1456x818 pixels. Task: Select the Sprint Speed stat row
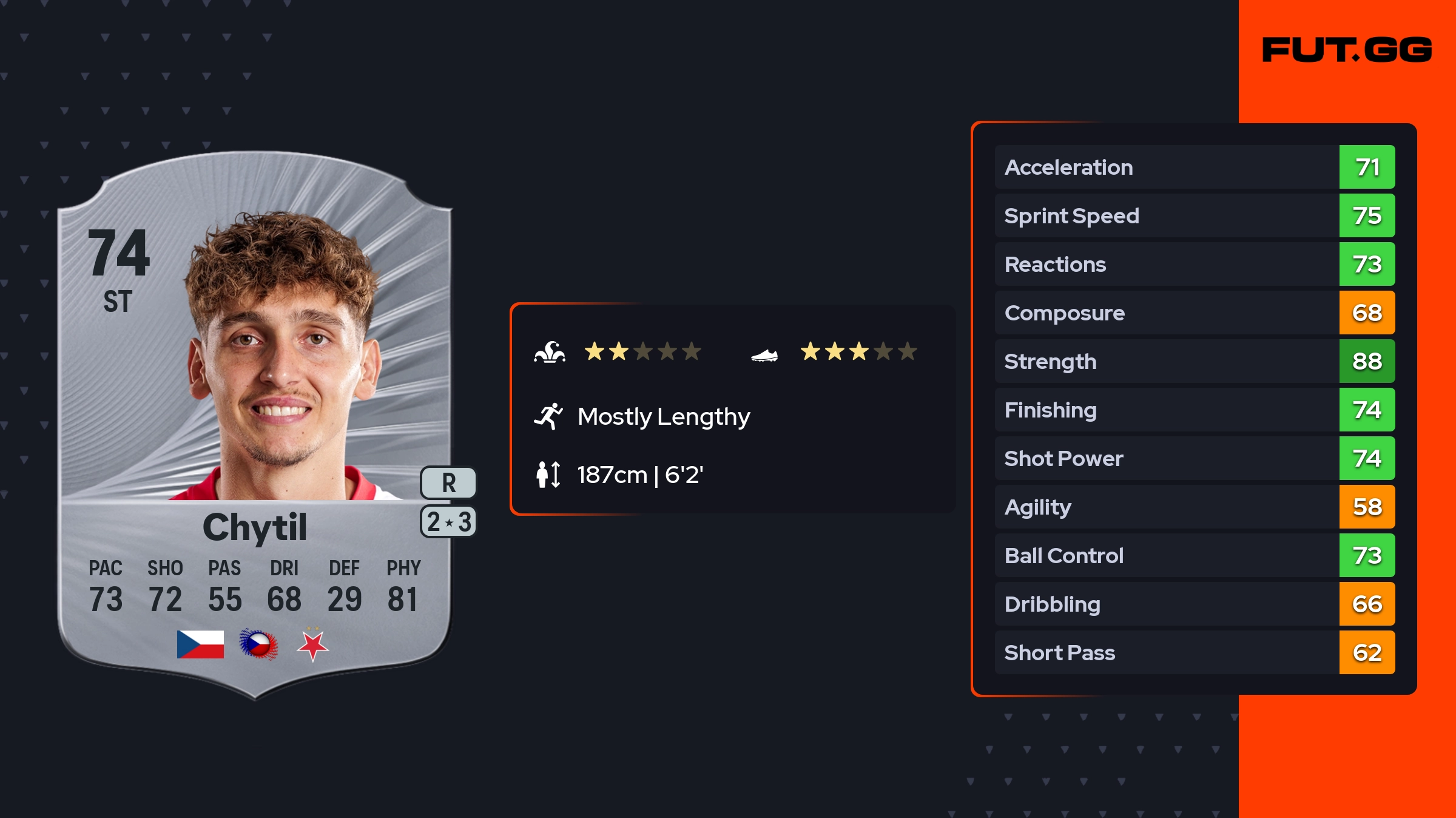coord(1194,215)
